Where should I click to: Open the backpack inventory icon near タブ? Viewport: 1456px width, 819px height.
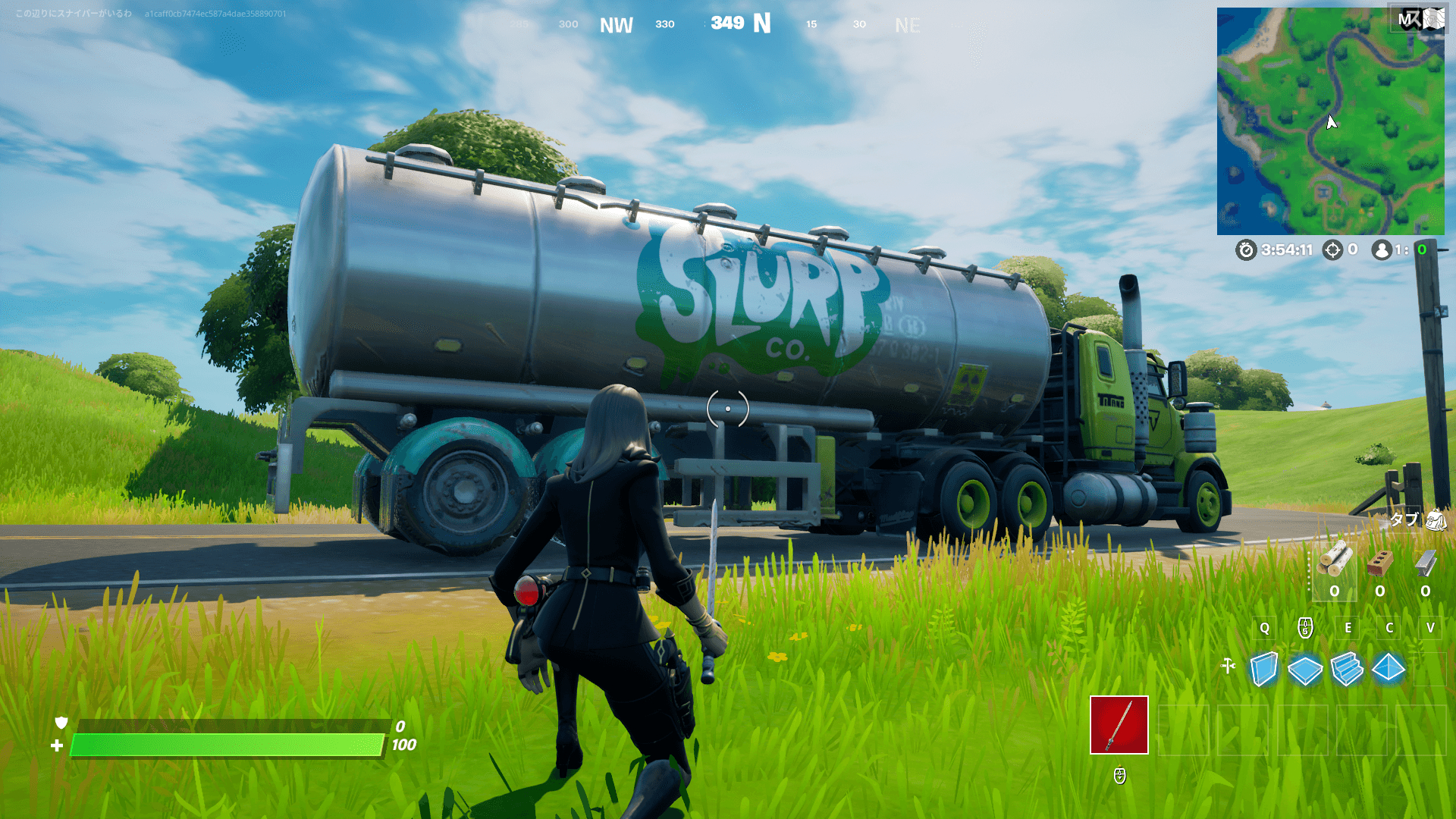(x=1436, y=520)
